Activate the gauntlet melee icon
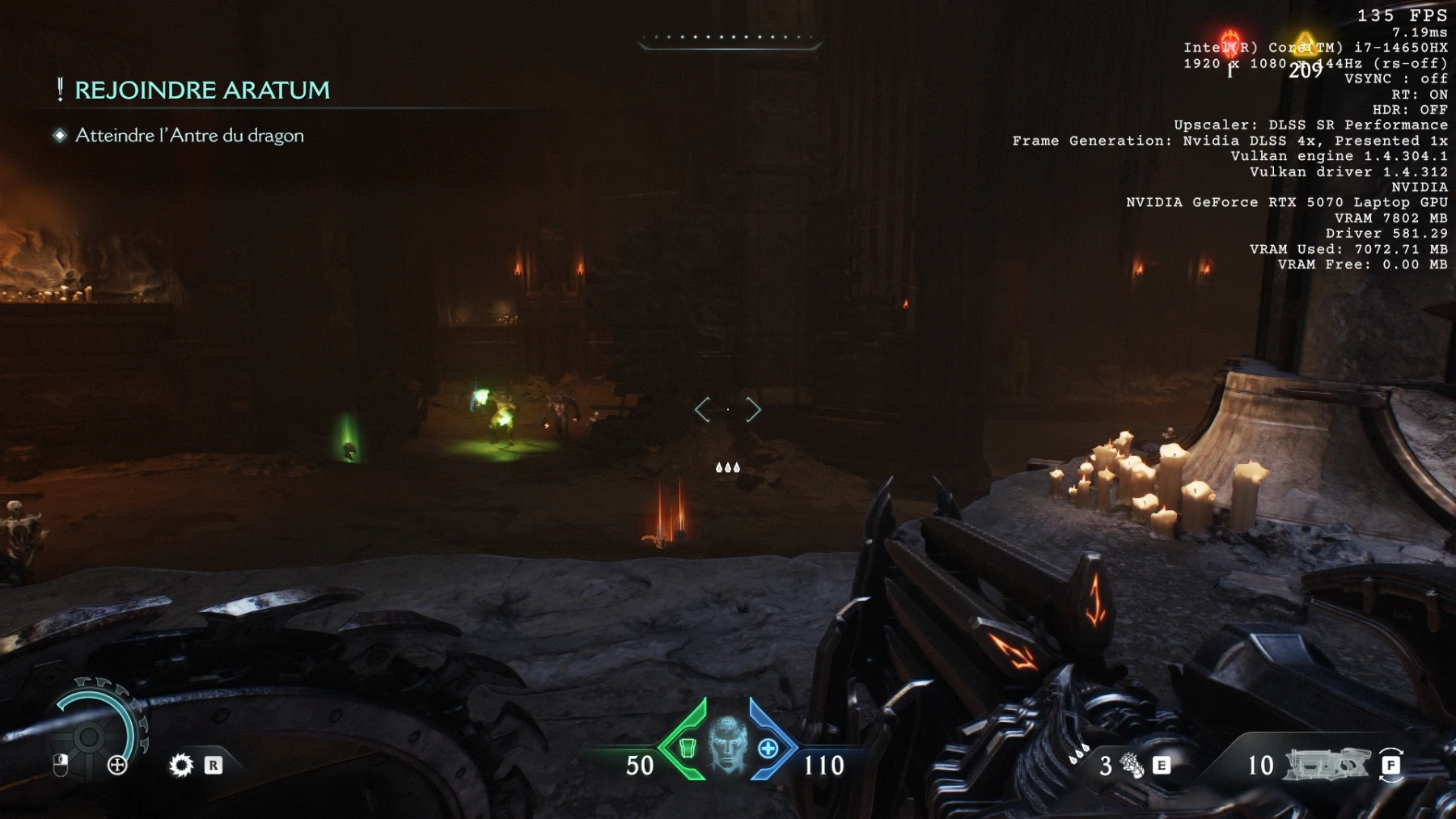This screenshot has height=819, width=1456. pos(1132,765)
